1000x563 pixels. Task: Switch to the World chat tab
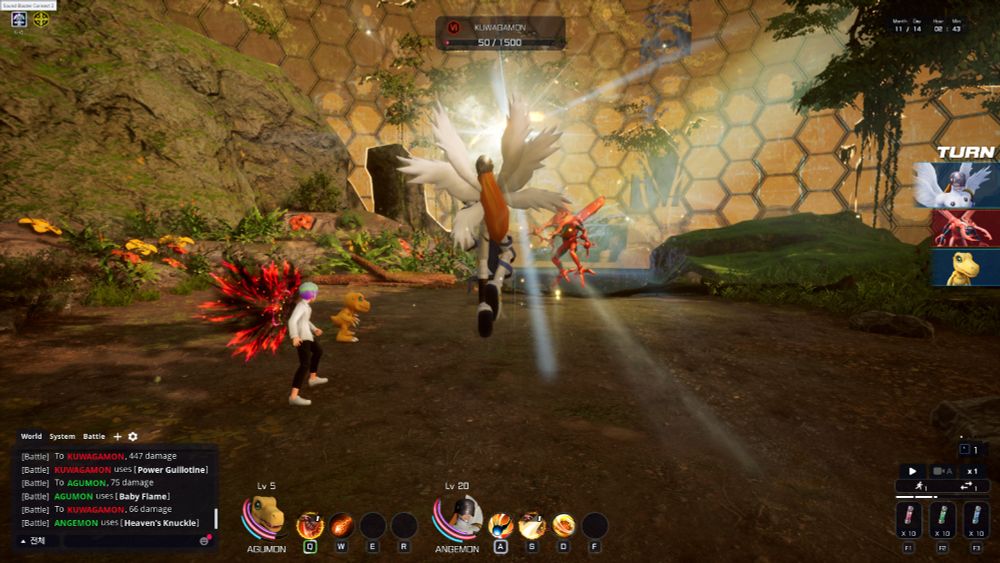pos(31,436)
